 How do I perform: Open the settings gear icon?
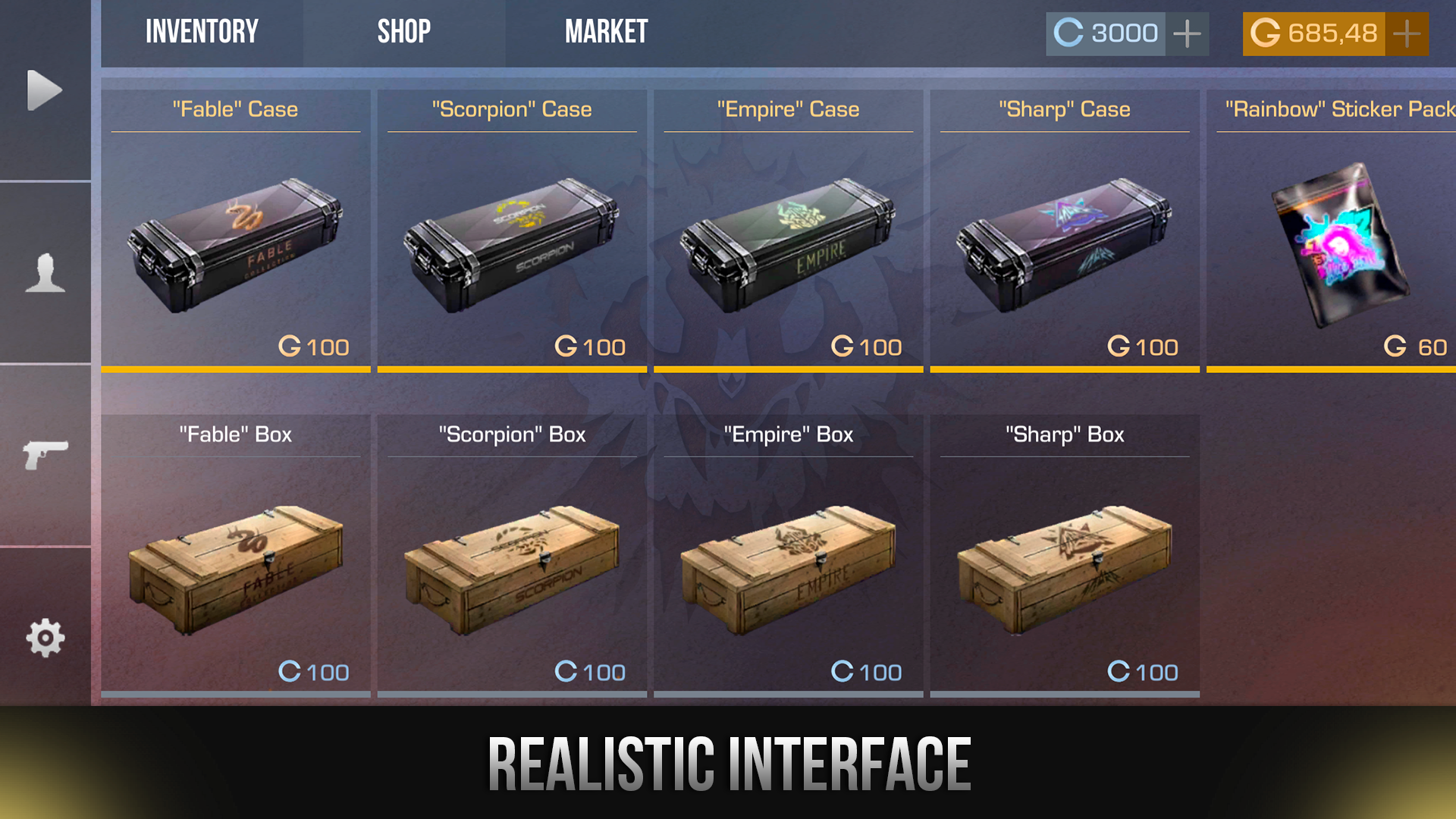coord(44,639)
